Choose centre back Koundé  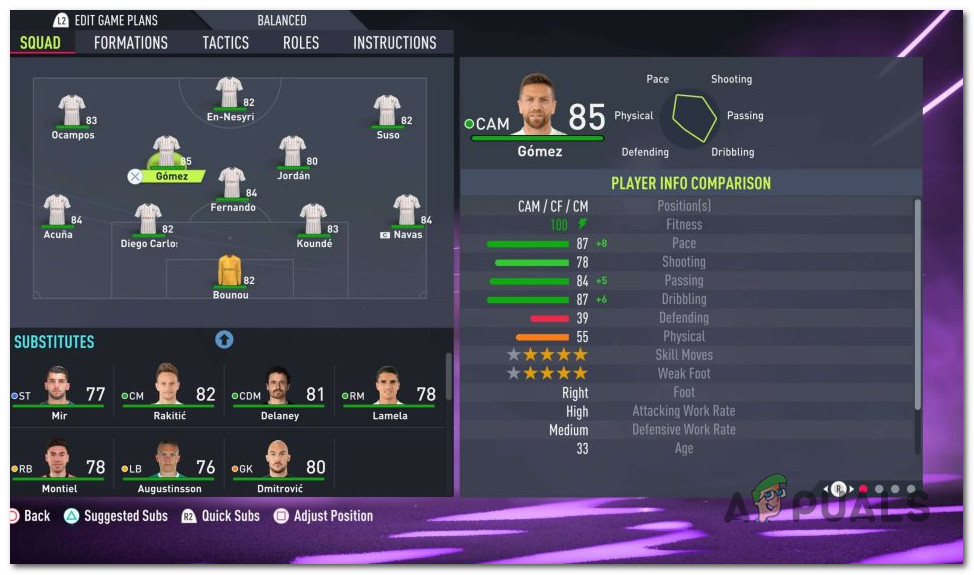click(314, 222)
